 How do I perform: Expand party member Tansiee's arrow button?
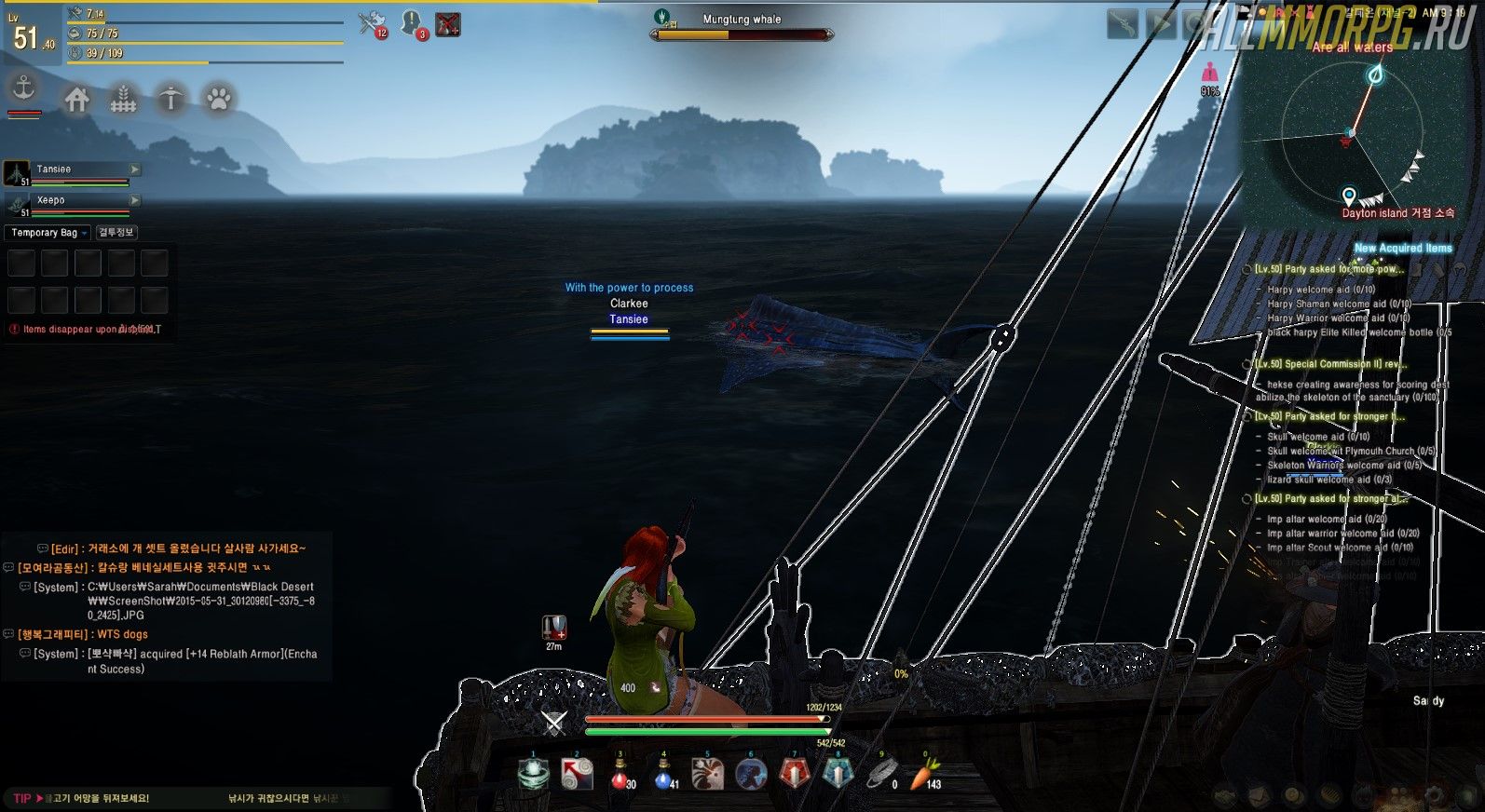135,169
